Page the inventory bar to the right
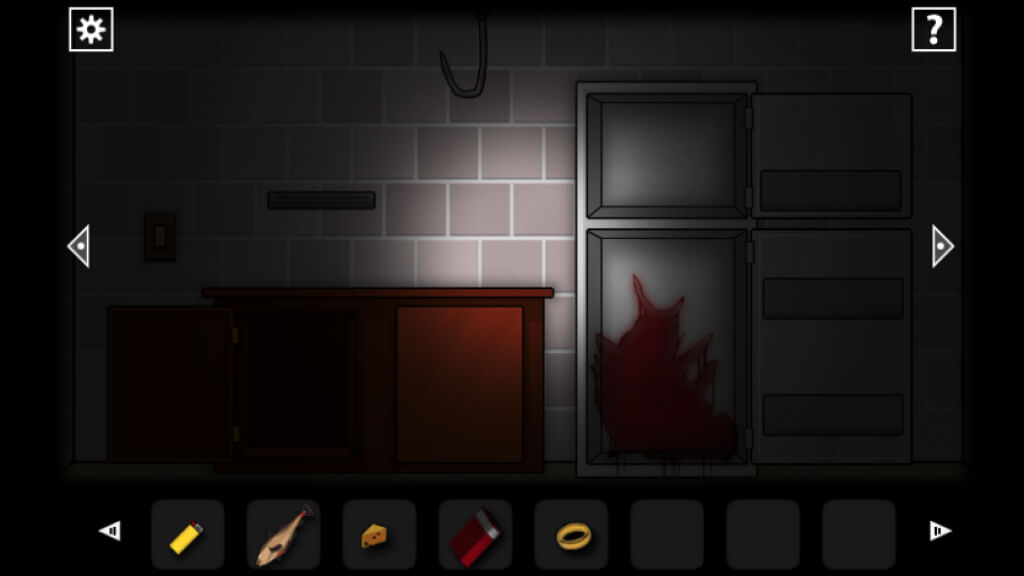Viewport: 1024px width, 576px height. [939, 531]
